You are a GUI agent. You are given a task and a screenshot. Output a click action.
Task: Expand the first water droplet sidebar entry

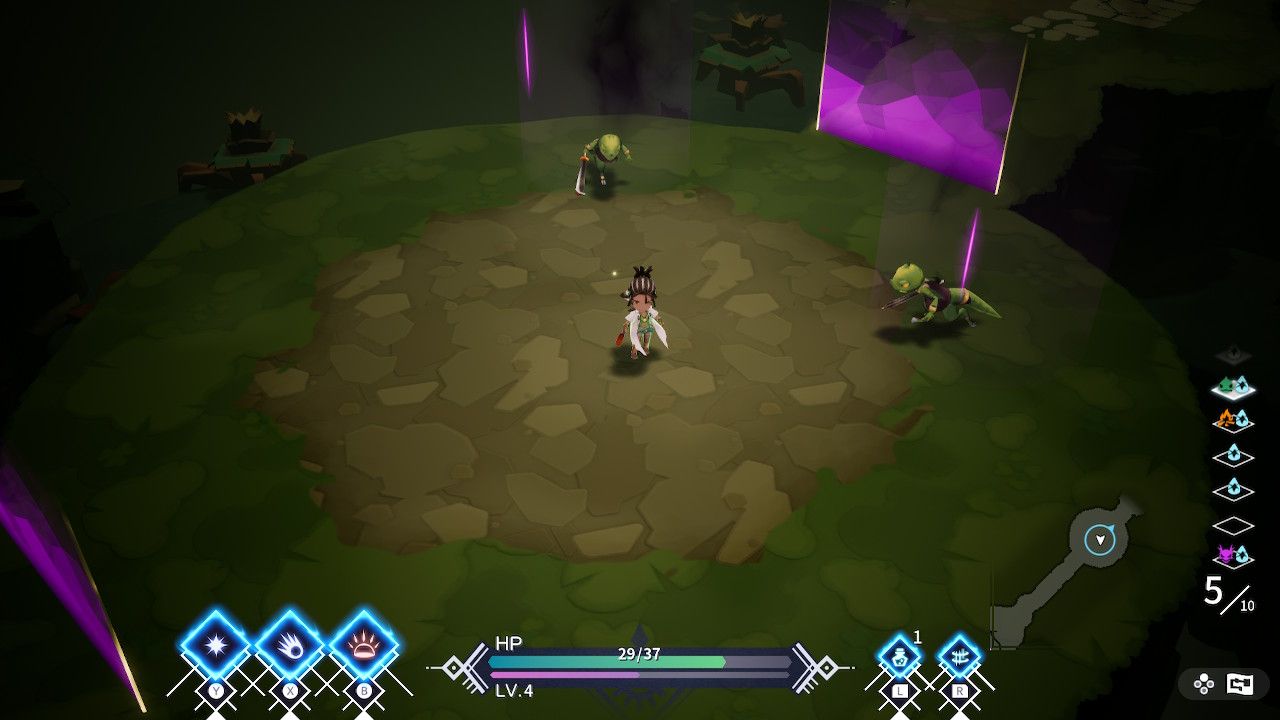[1233, 456]
